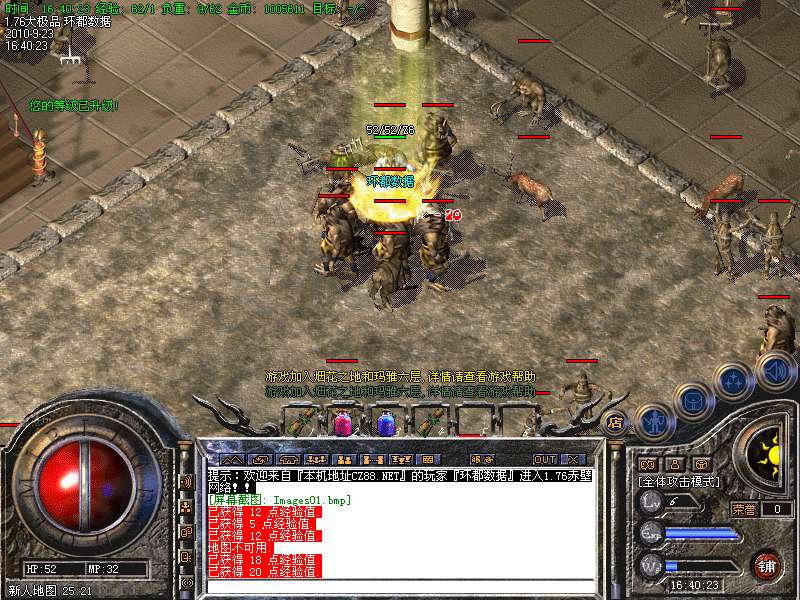Toggle the hear-broadcast chat filter icon
The width and height of the screenshot is (800, 600).
(x=186, y=481)
